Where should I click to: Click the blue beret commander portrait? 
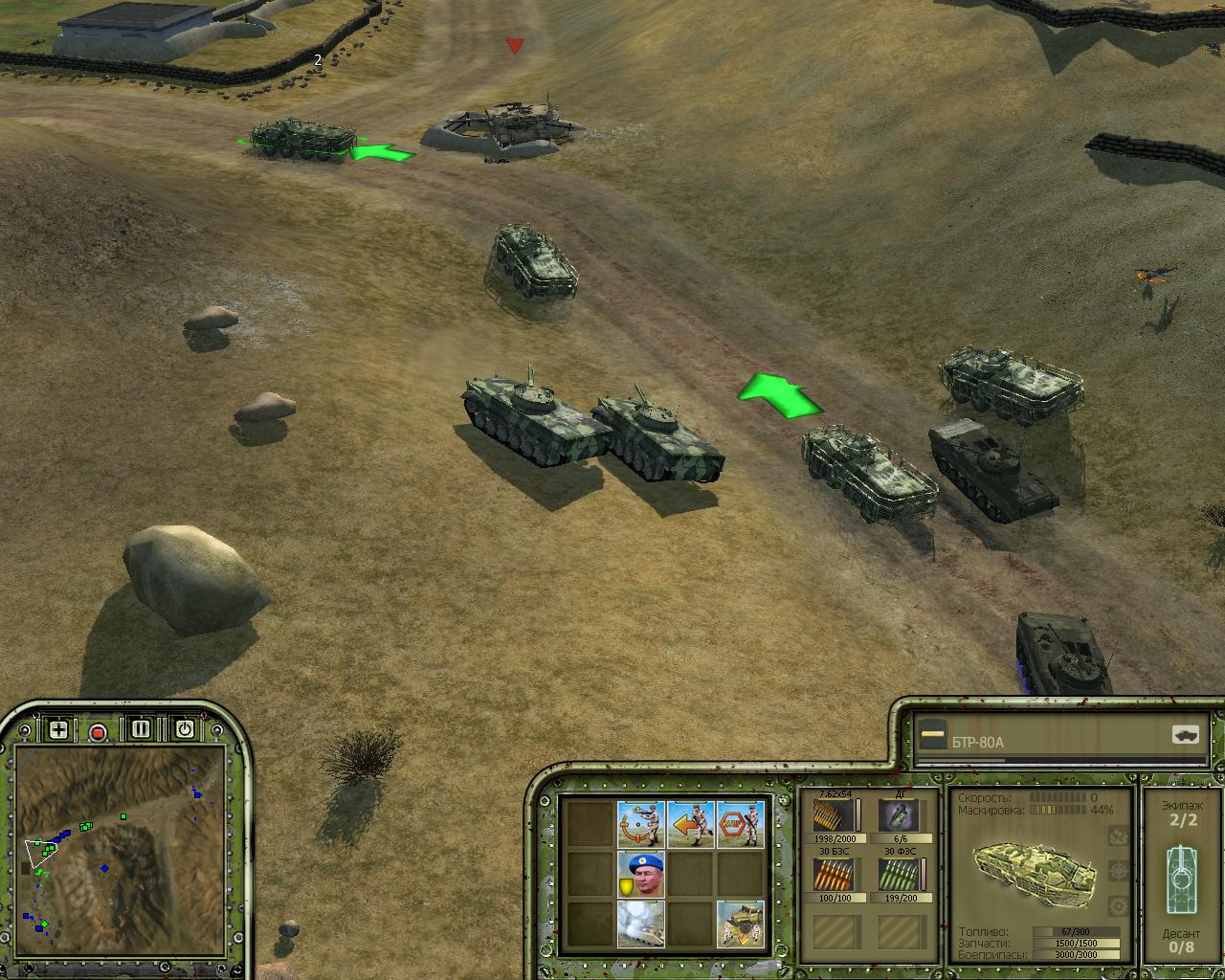click(641, 873)
